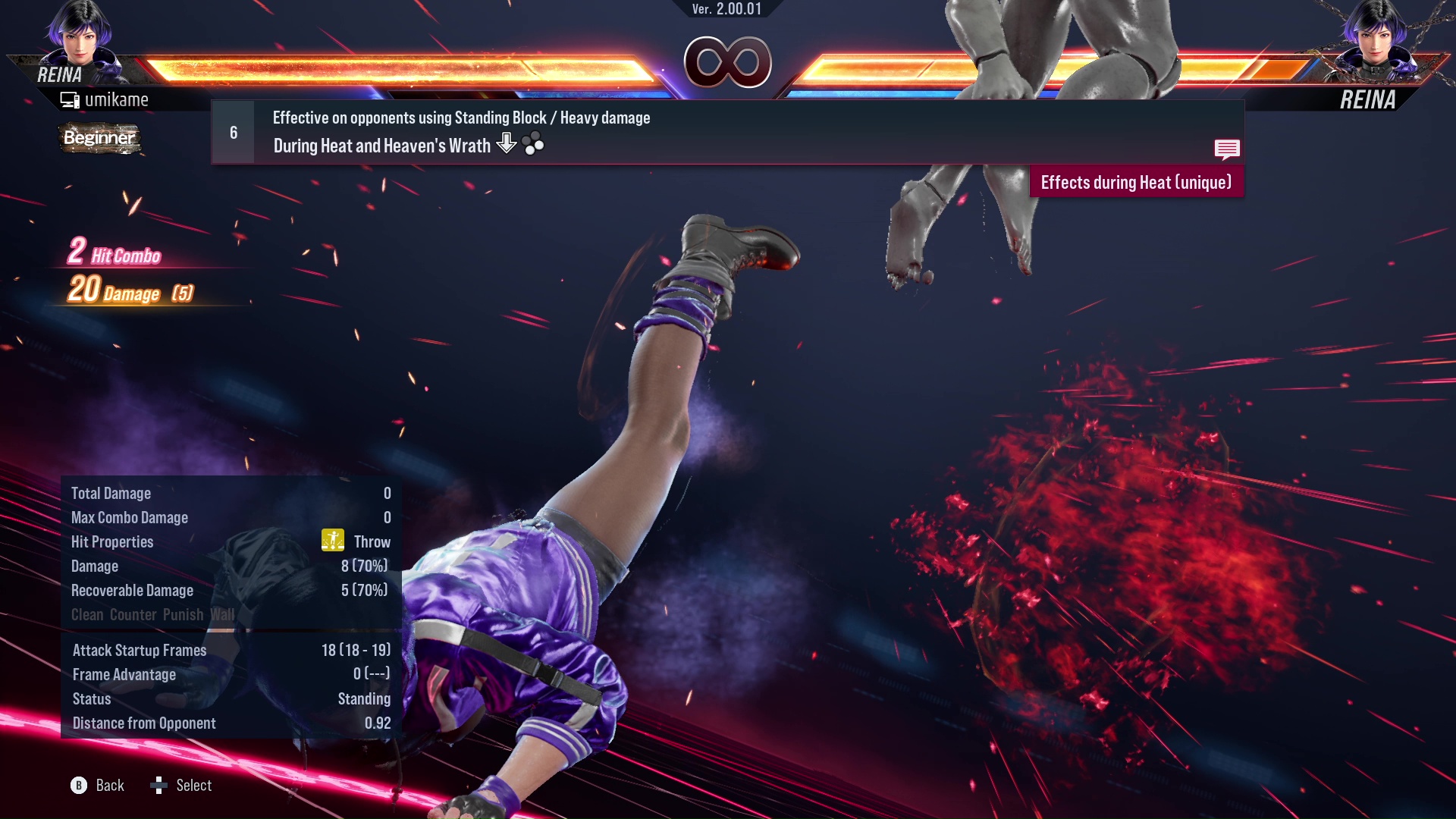Screen dimensions: 1456x819
Task: Click the Effects during Heat (unique) label
Action: [x=1136, y=182]
